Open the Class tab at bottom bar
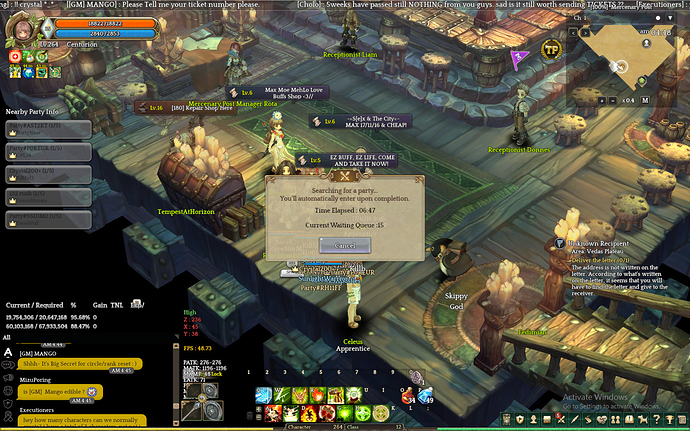Viewport: 690px width, 431px height. [x=380, y=425]
